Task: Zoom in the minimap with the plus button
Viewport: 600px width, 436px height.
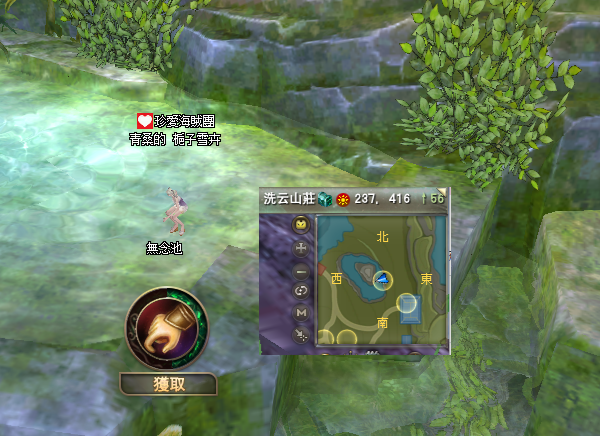Action: 301,247
